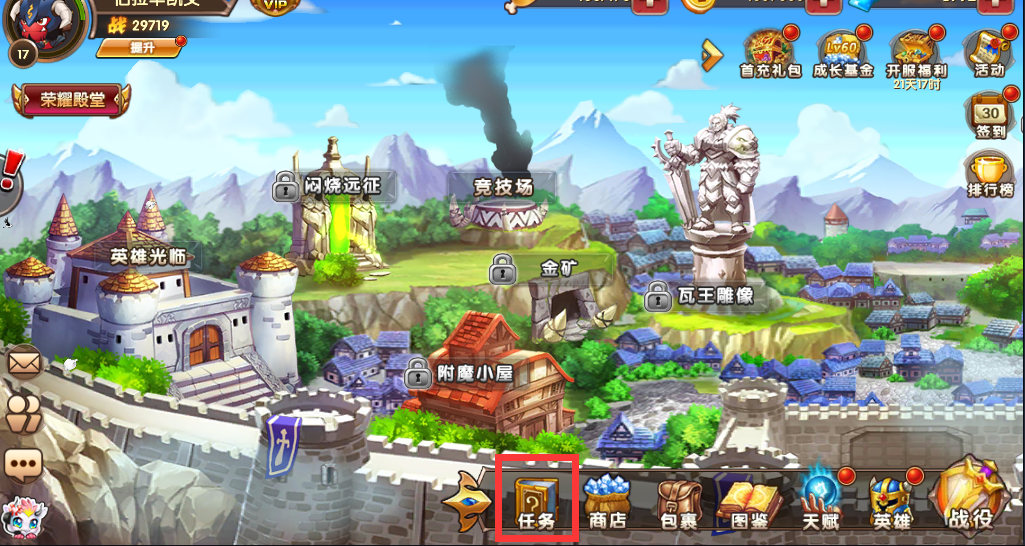1025x546 pixels.
Task: Open the 英雄 hero menu
Action: pyautogui.click(x=889, y=500)
